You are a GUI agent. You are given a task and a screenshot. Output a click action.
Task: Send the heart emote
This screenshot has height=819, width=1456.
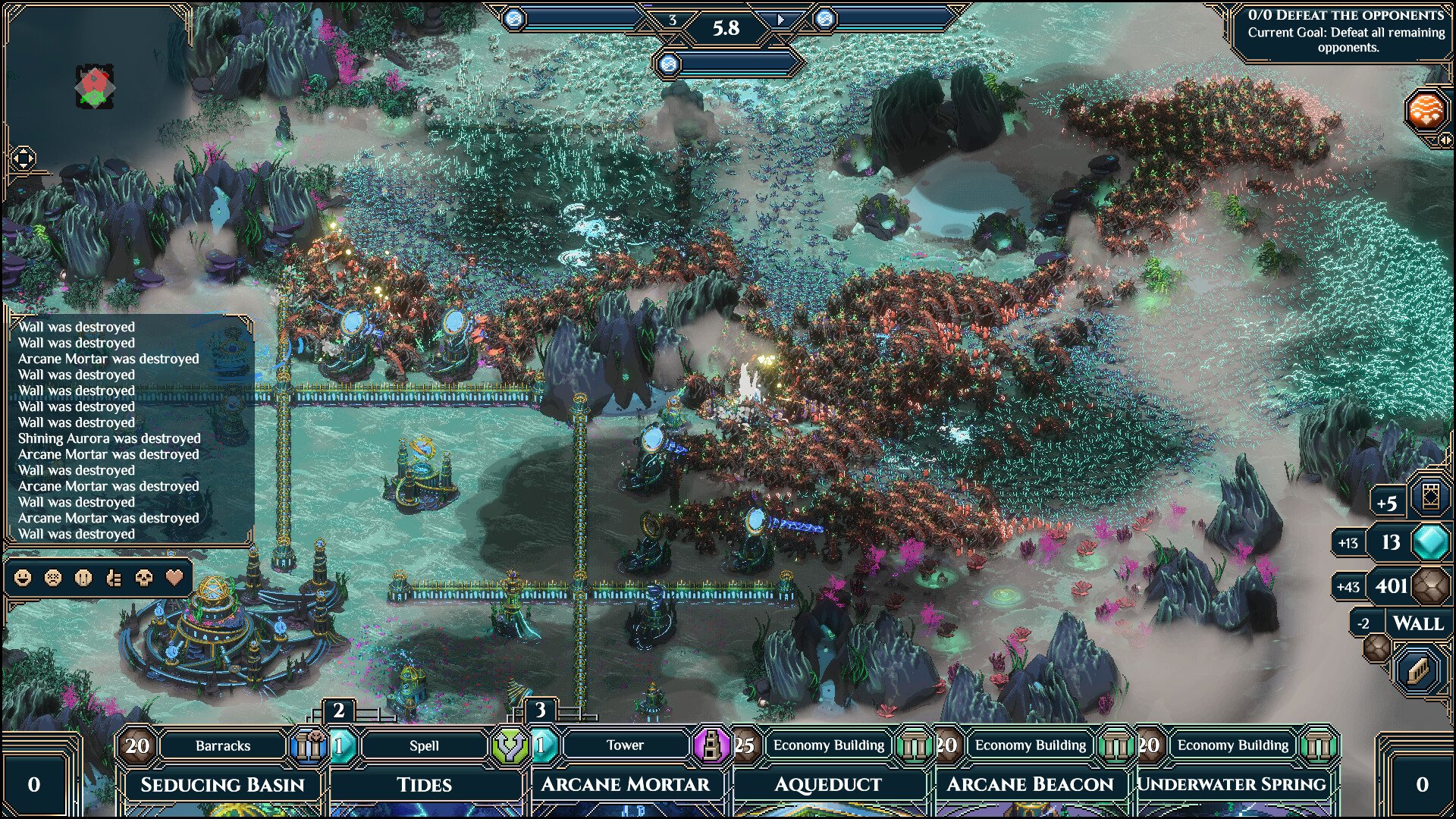pos(174,578)
